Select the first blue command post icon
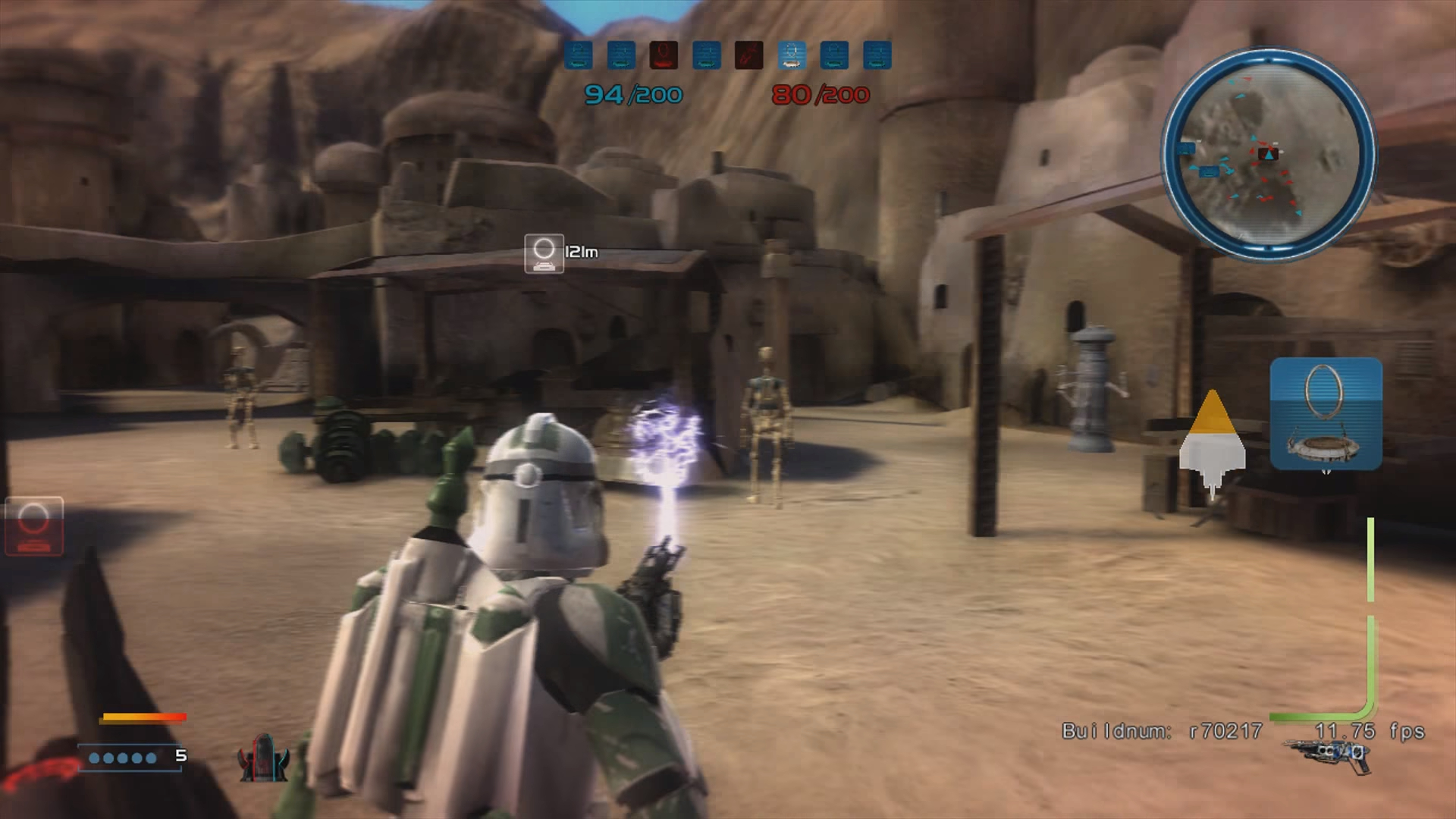 coord(580,55)
